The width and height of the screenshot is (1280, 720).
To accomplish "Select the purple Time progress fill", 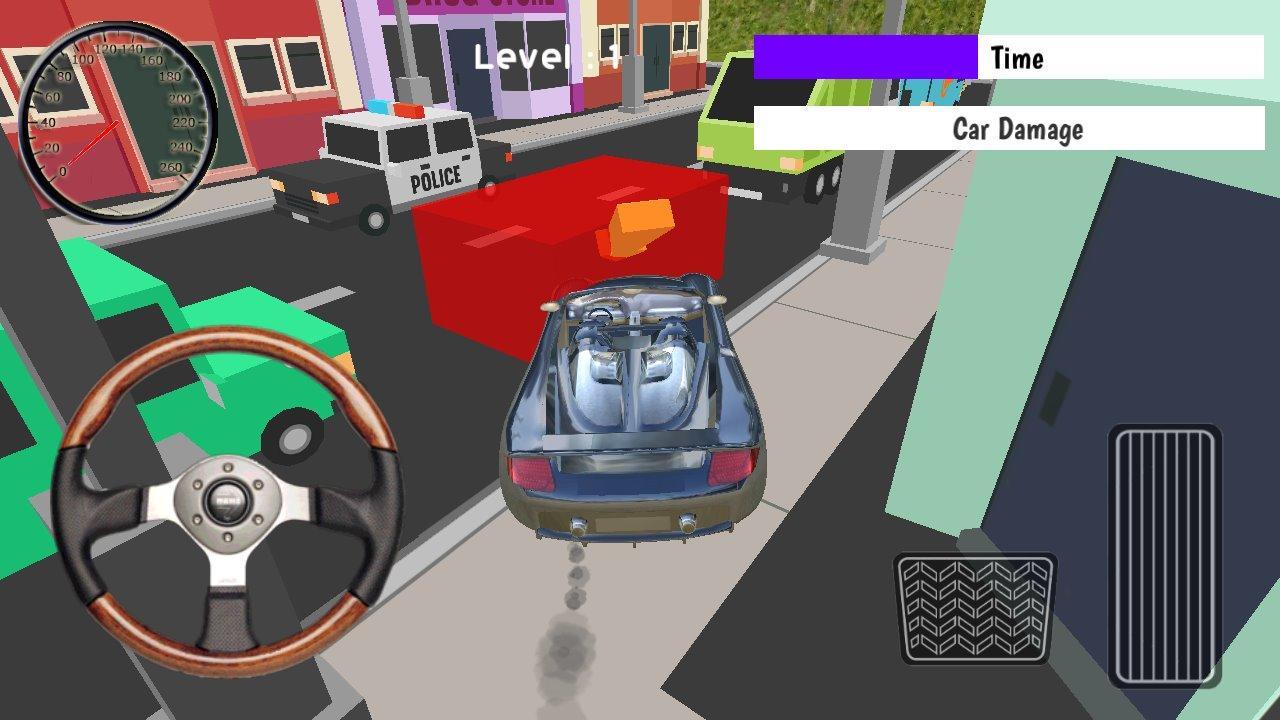I will click(x=865, y=56).
